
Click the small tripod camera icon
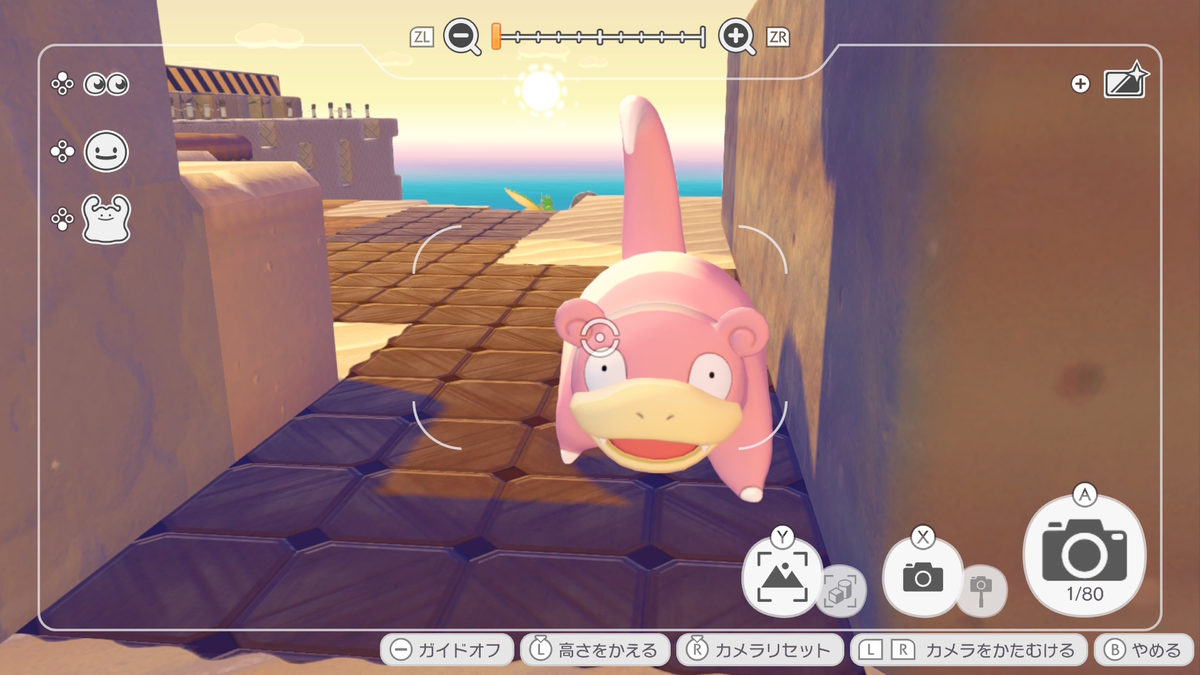coord(981,590)
